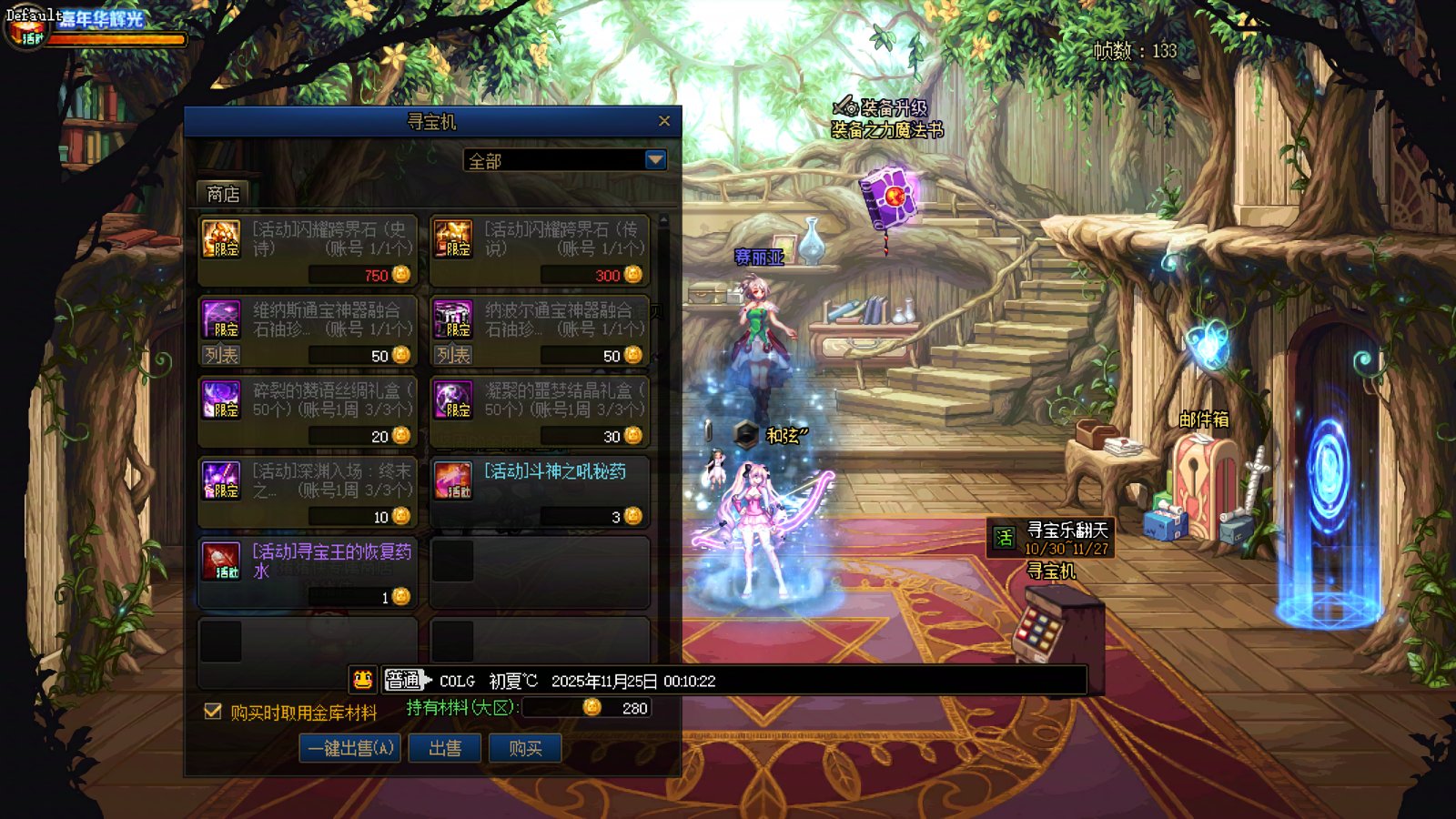Select the 碎裂的赘语丝绸礼盒 item

click(308, 411)
